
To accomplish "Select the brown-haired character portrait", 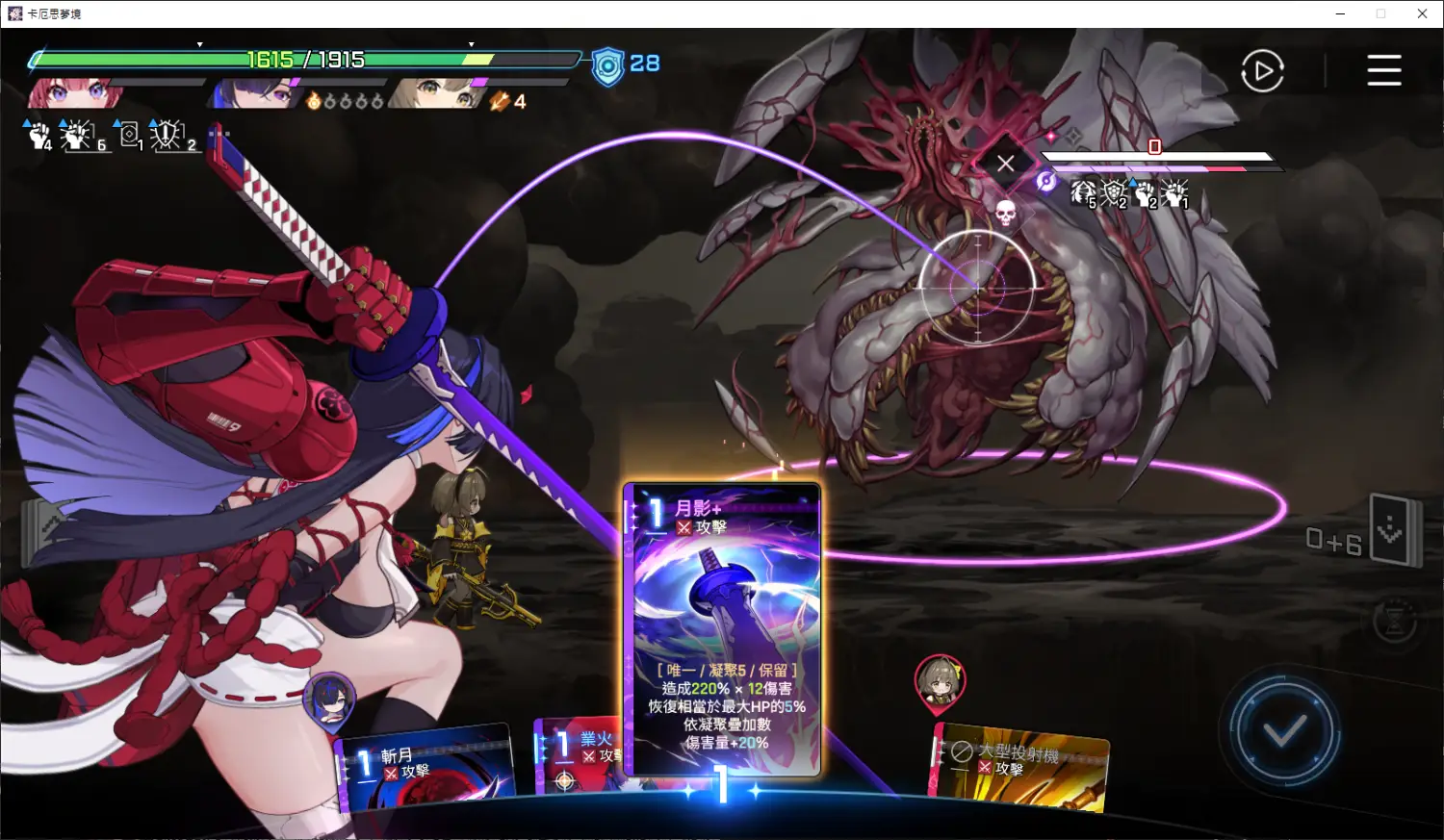I will point(438,94).
